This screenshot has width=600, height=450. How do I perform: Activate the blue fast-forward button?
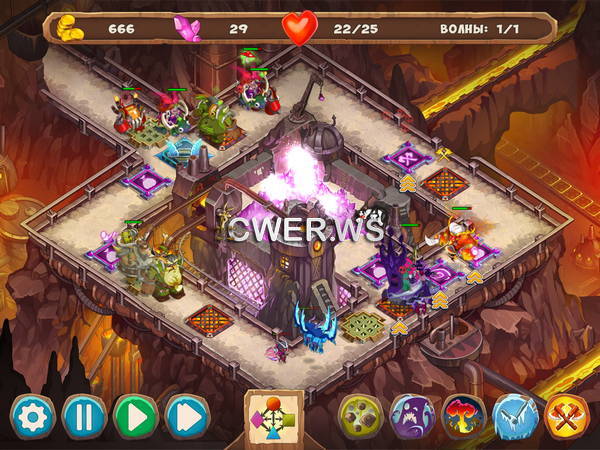coord(187,416)
